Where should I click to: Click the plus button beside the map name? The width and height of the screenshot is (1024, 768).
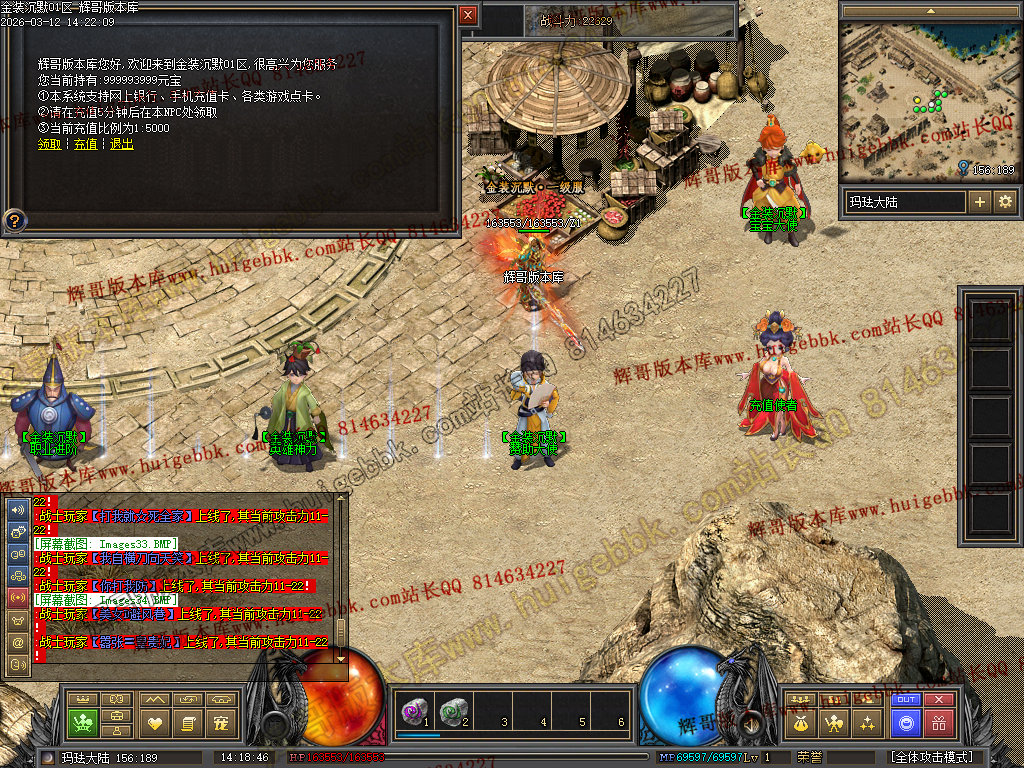980,202
